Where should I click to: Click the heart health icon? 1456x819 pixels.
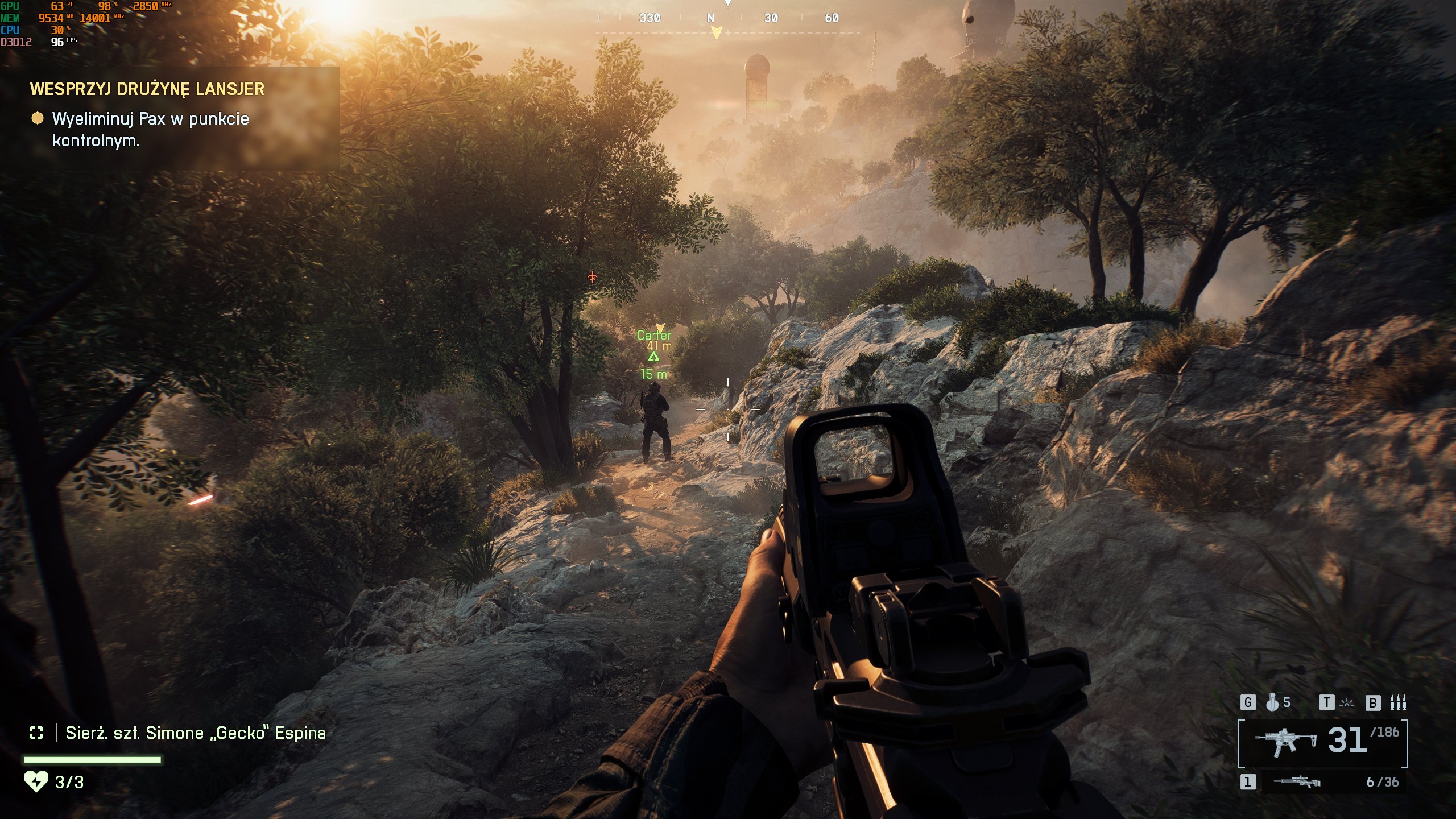click(36, 782)
